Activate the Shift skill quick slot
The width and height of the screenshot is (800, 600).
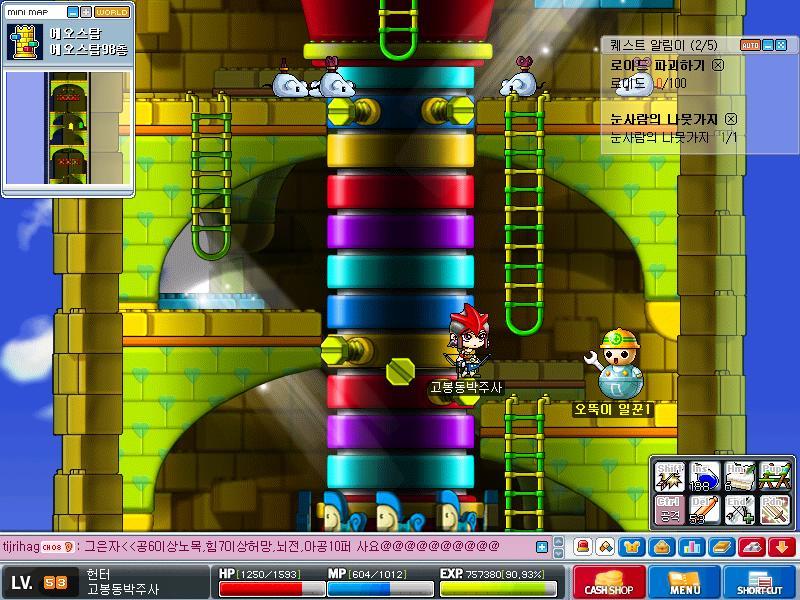[669, 476]
